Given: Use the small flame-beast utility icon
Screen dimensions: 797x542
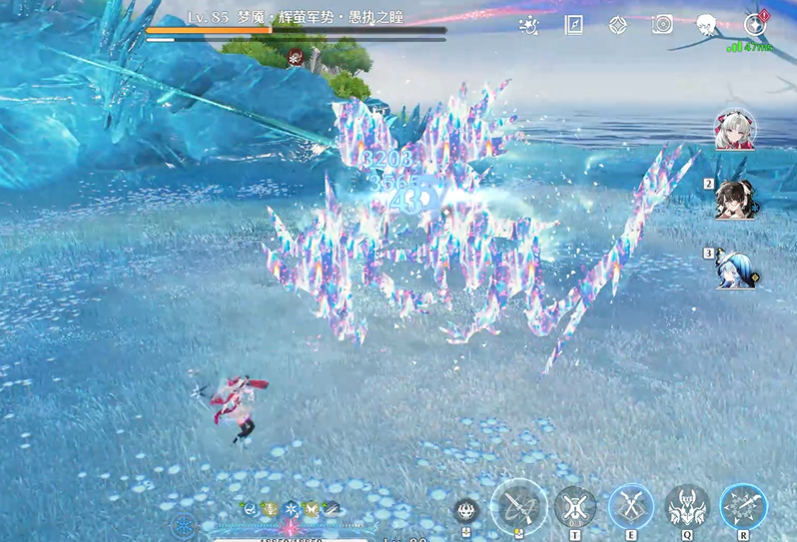Looking at the screenshot, I should pyautogui.click(x=467, y=510).
